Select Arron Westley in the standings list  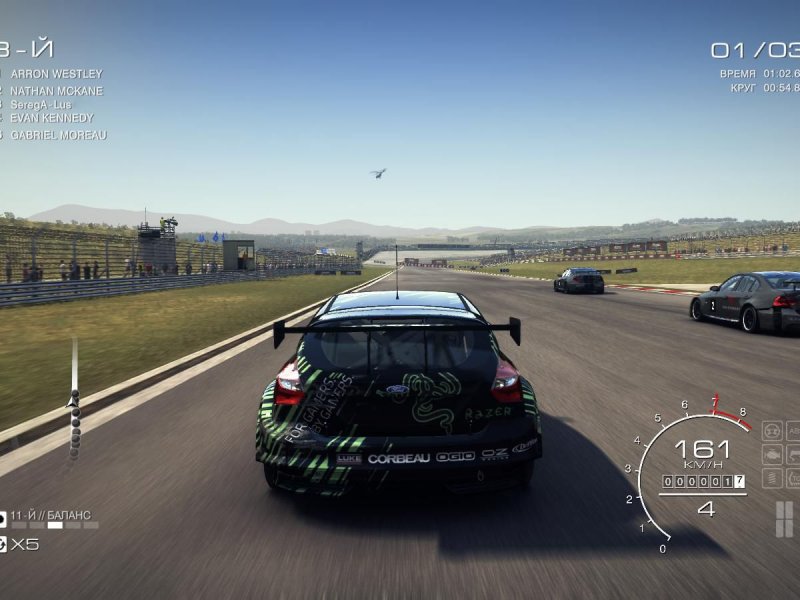(56, 74)
